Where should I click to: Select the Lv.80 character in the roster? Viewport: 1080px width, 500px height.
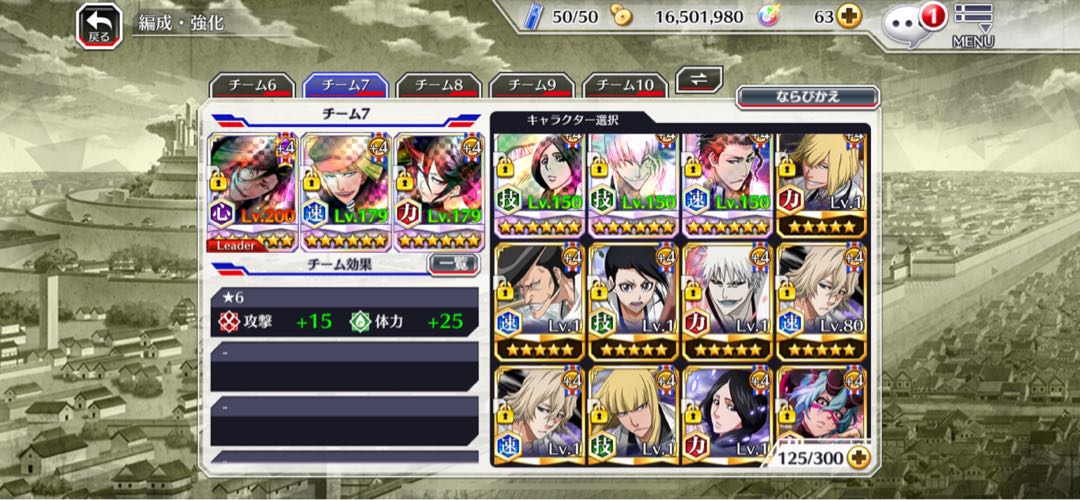point(821,301)
